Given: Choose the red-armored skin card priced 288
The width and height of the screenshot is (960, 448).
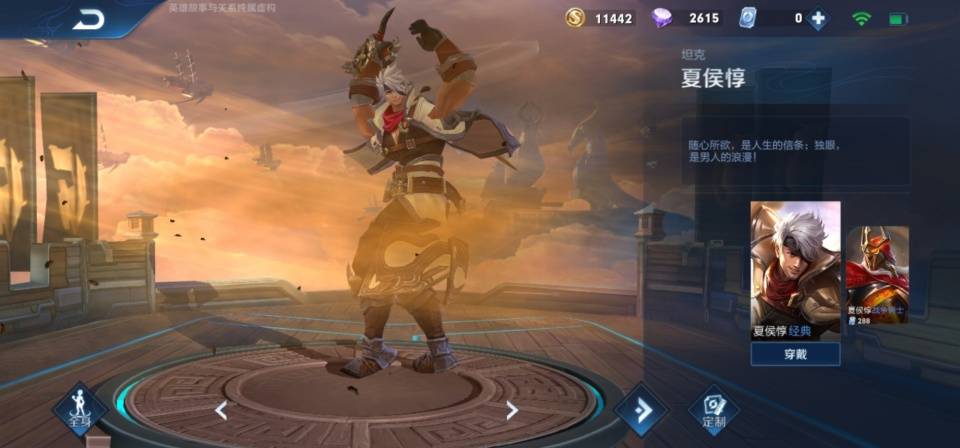Looking at the screenshot, I should point(877,275).
